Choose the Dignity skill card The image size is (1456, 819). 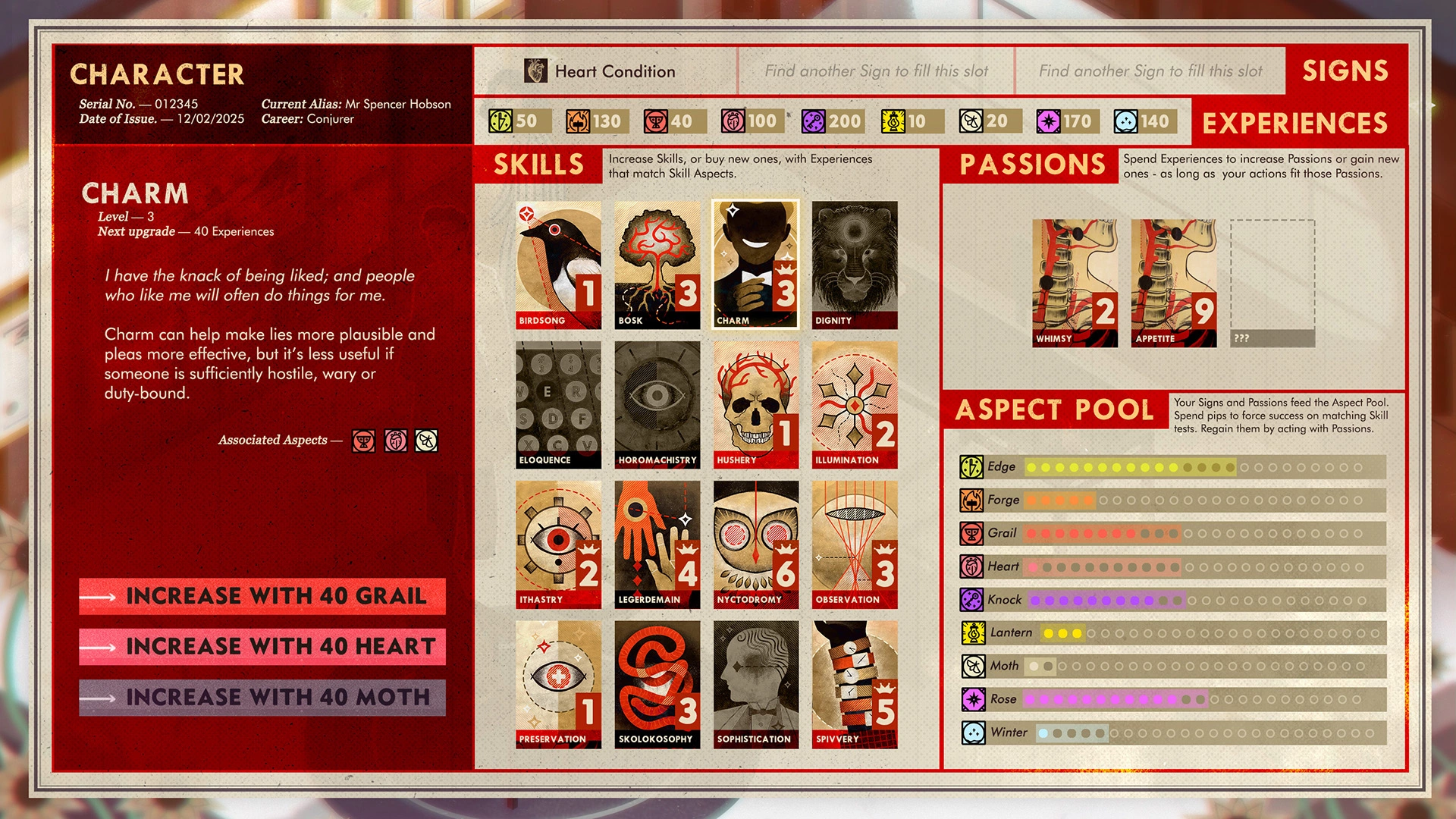coord(855,265)
